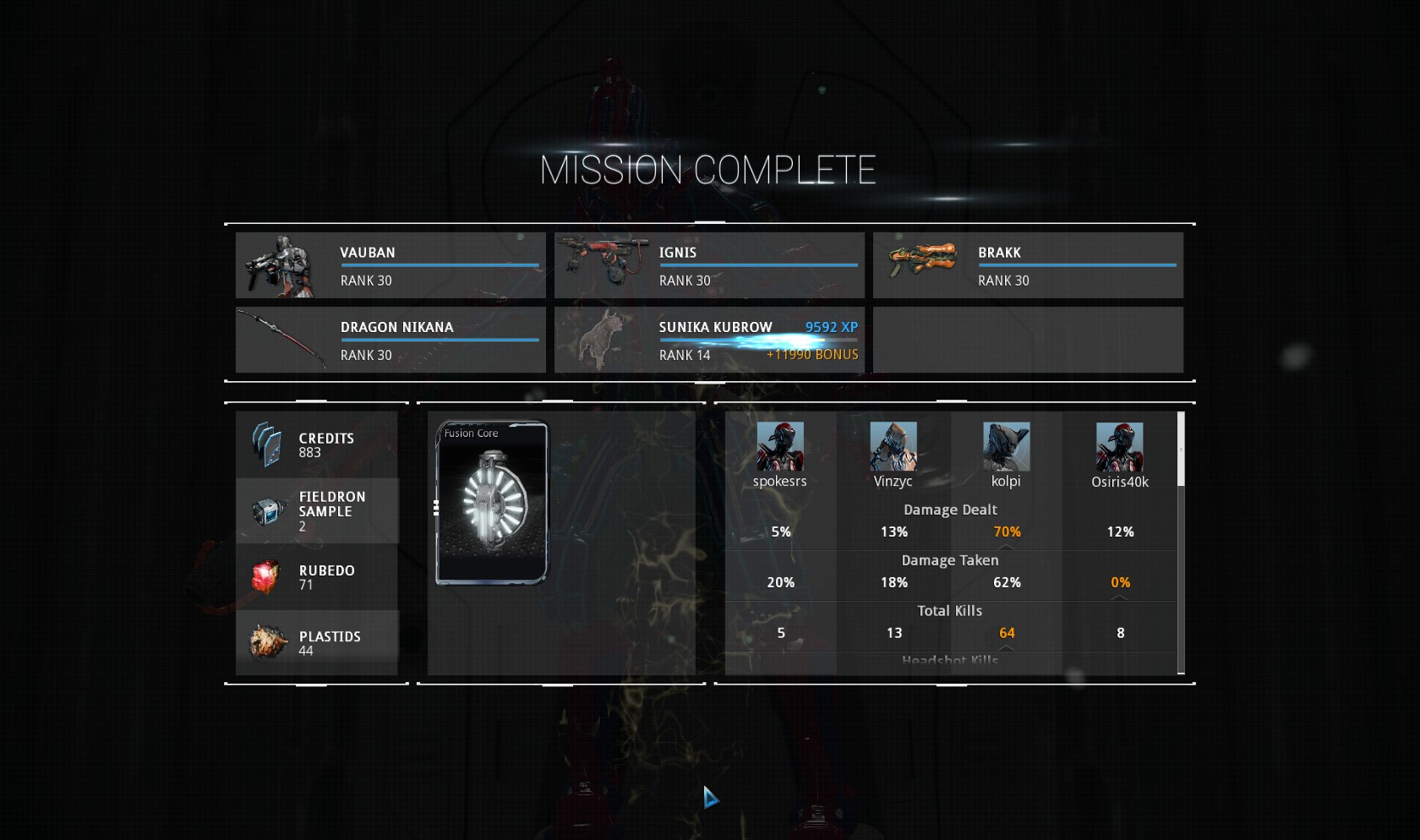Click the stats panel scrollbar
The height and width of the screenshot is (840, 1420).
coord(1181,450)
